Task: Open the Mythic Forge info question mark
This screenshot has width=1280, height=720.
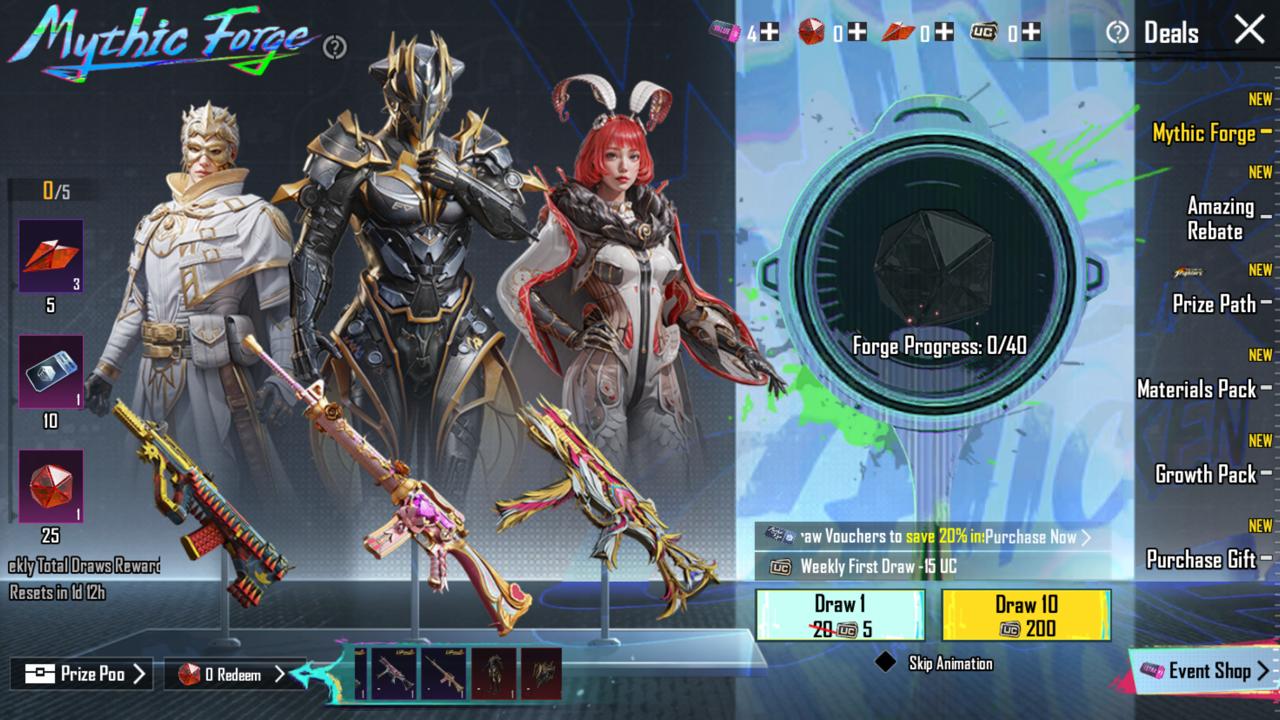Action: [x=335, y=47]
